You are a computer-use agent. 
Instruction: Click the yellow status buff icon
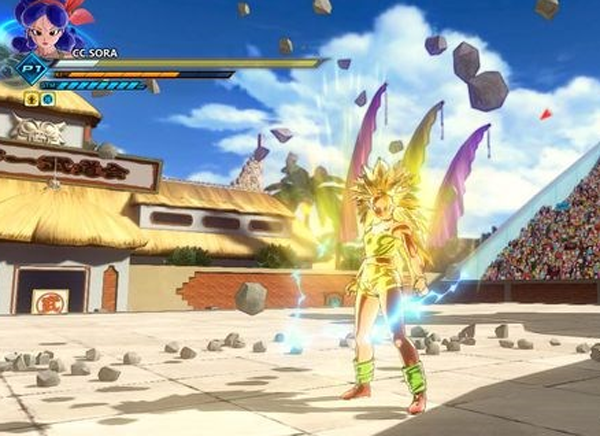point(33,99)
